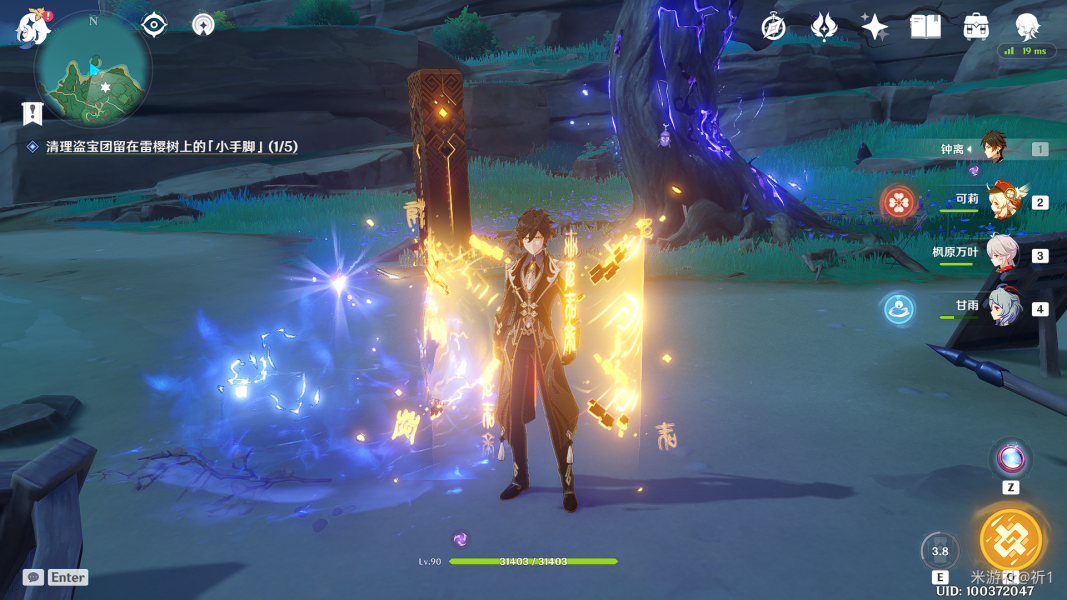Use the elemental skill on cooldown

[940, 551]
